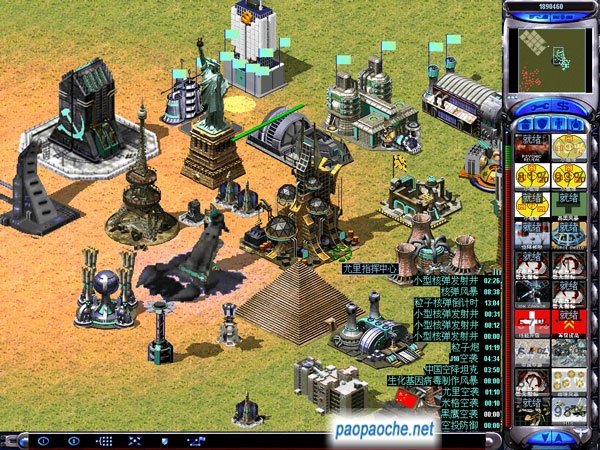The image size is (600, 450).
Task: Activate the sell dollar-sign button
Action: pos(562,106)
